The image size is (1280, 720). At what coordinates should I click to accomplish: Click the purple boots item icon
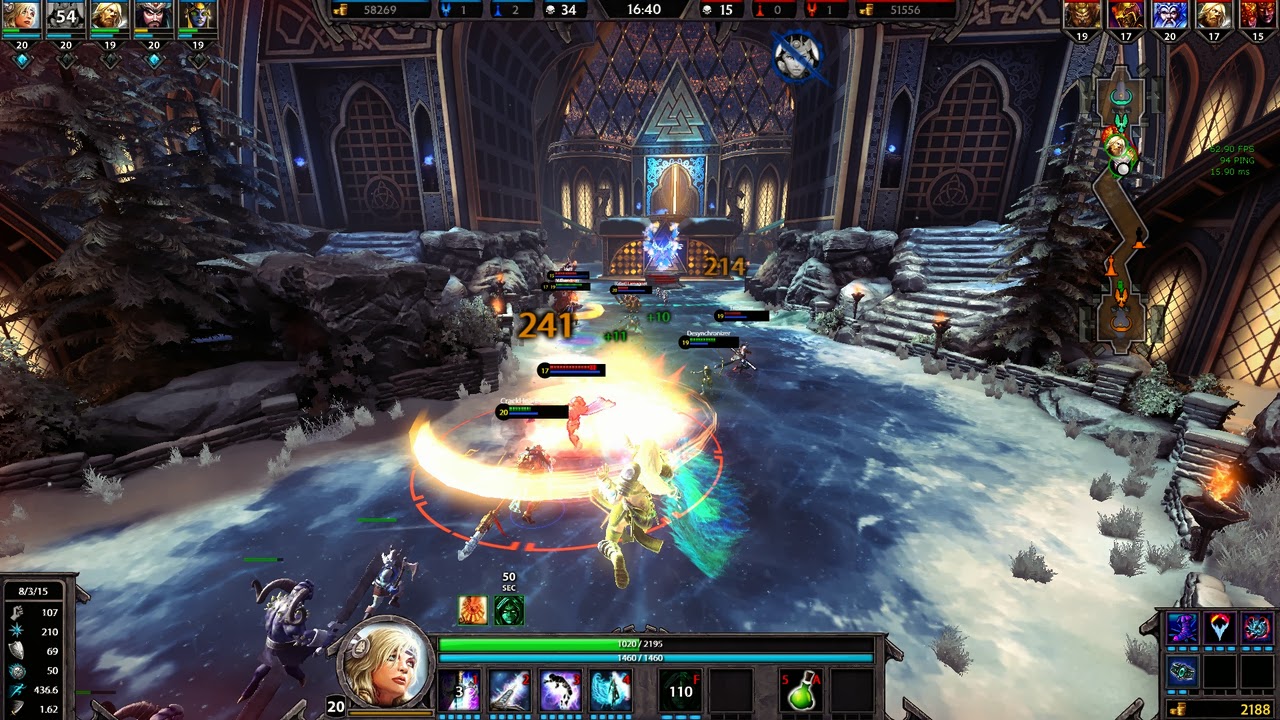click(1184, 627)
